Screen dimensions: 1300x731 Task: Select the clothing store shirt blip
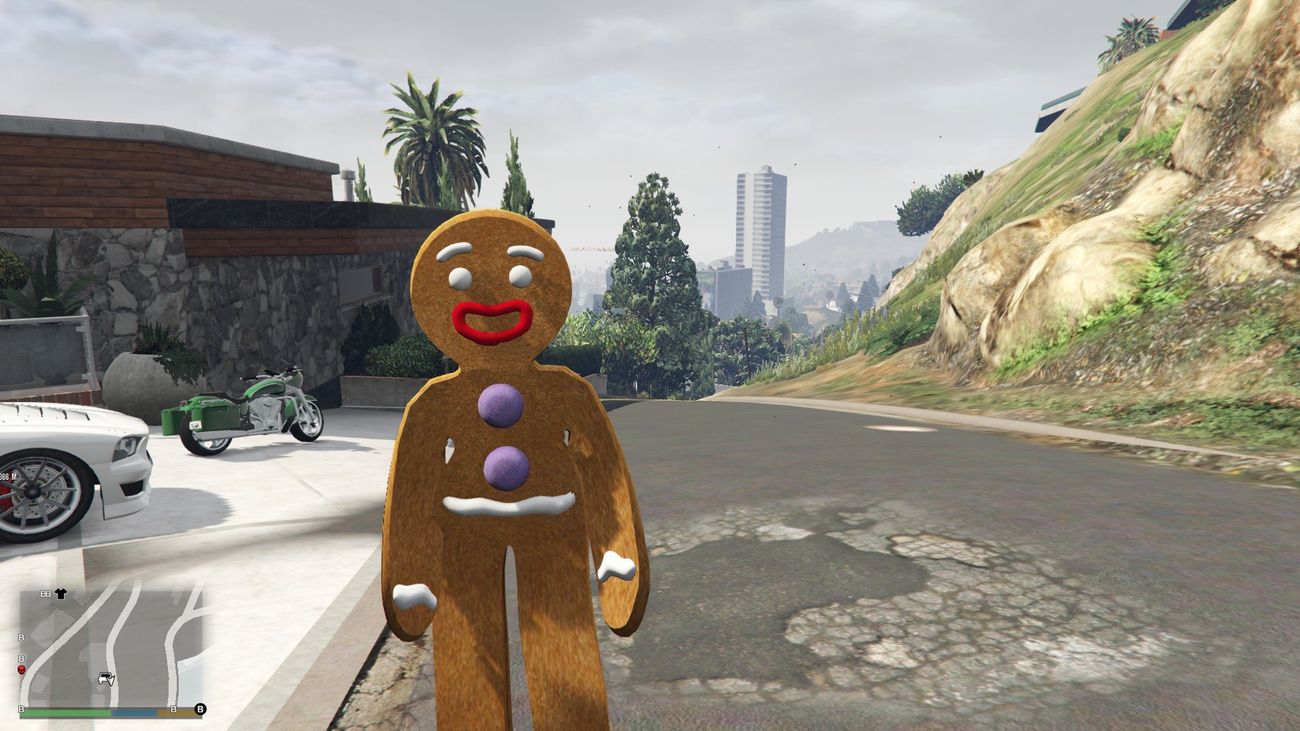61,593
